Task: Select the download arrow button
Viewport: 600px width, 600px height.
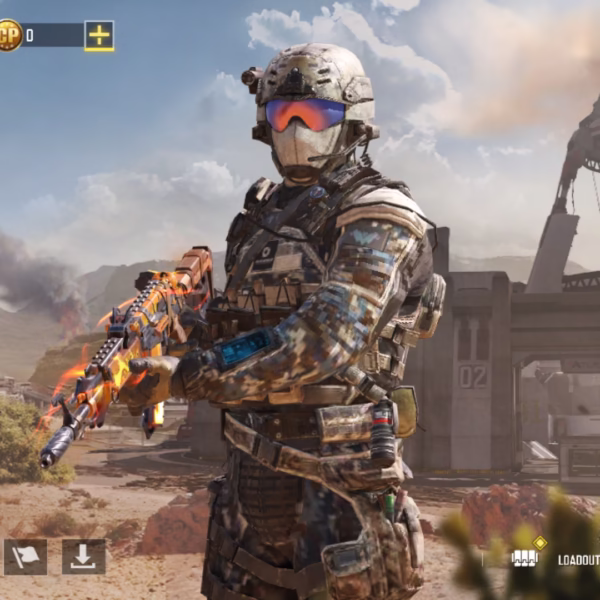Action: pyautogui.click(x=83, y=557)
